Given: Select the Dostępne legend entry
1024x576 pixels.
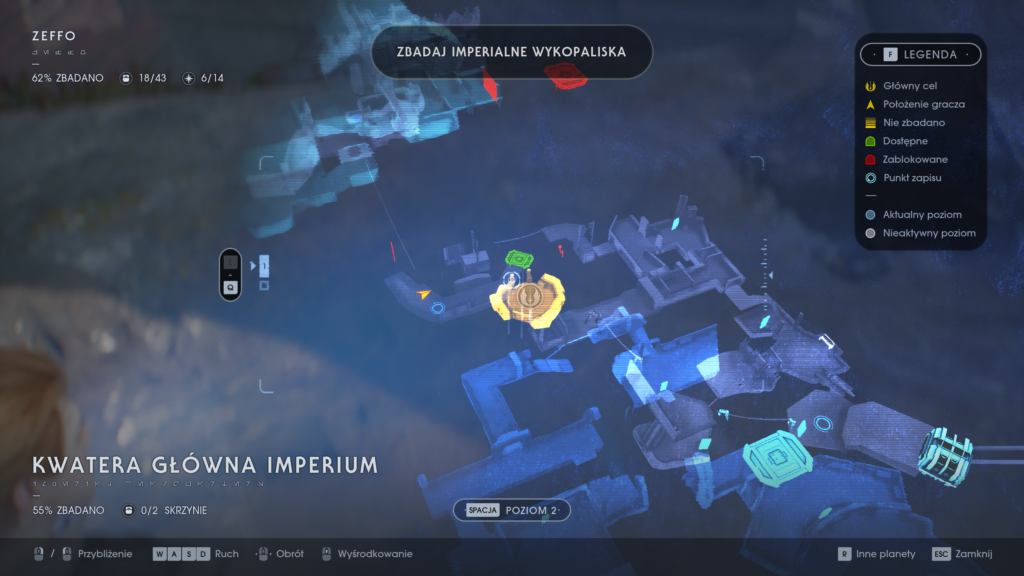Looking at the screenshot, I should (x=900, y=141).
